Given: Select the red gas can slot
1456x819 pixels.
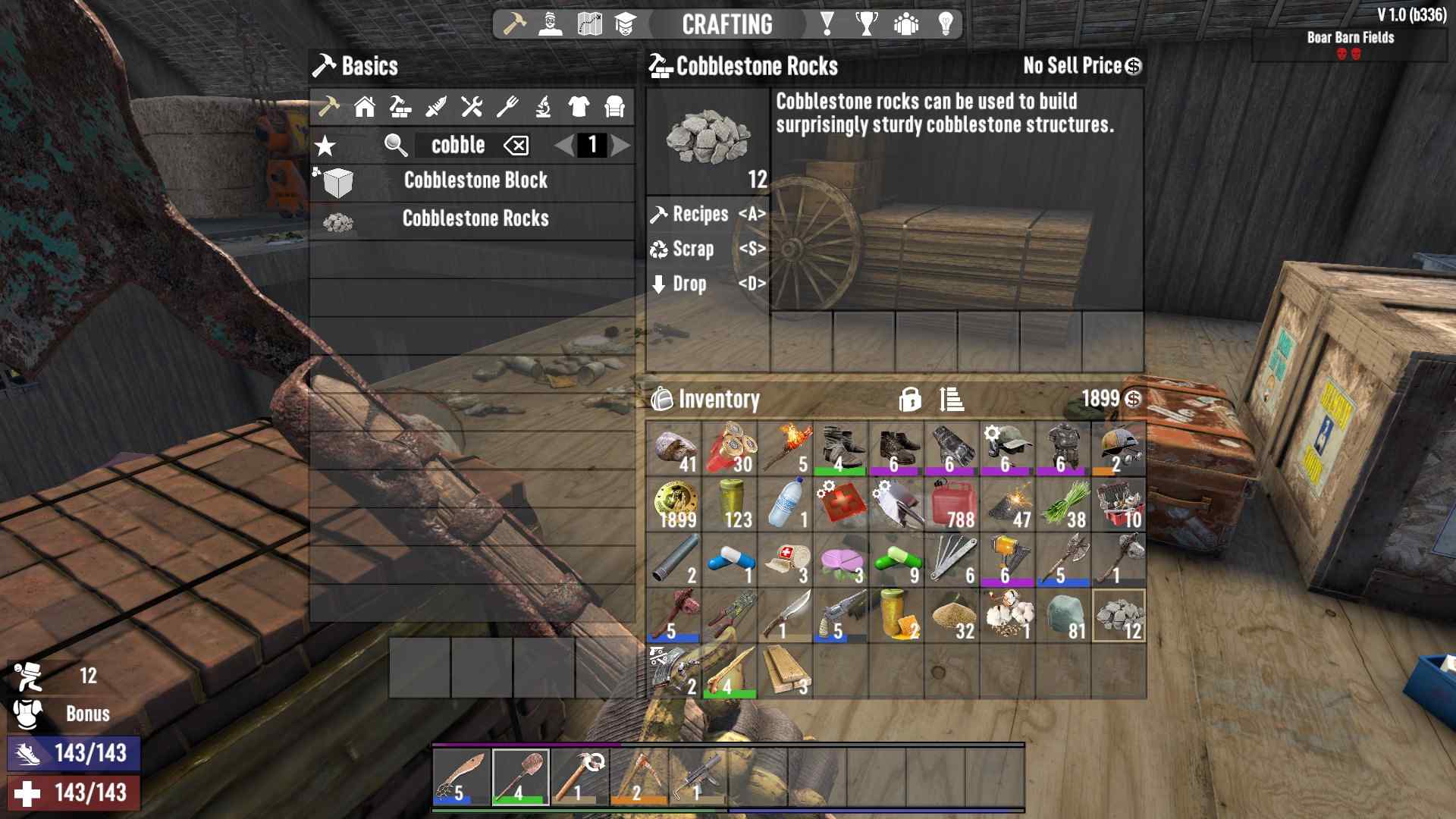Looking at the screenshot, I should pos(952,505).
